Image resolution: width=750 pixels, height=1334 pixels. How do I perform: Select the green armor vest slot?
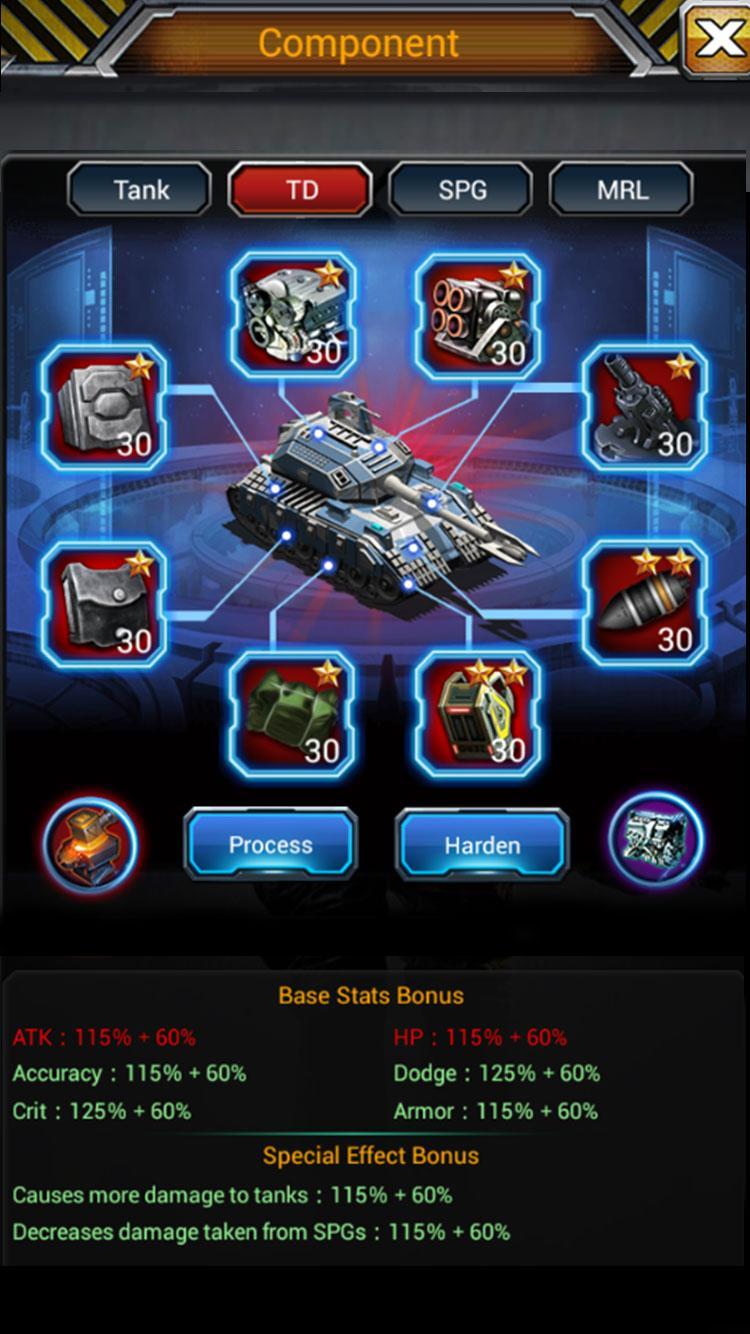[x=292, y=714]
